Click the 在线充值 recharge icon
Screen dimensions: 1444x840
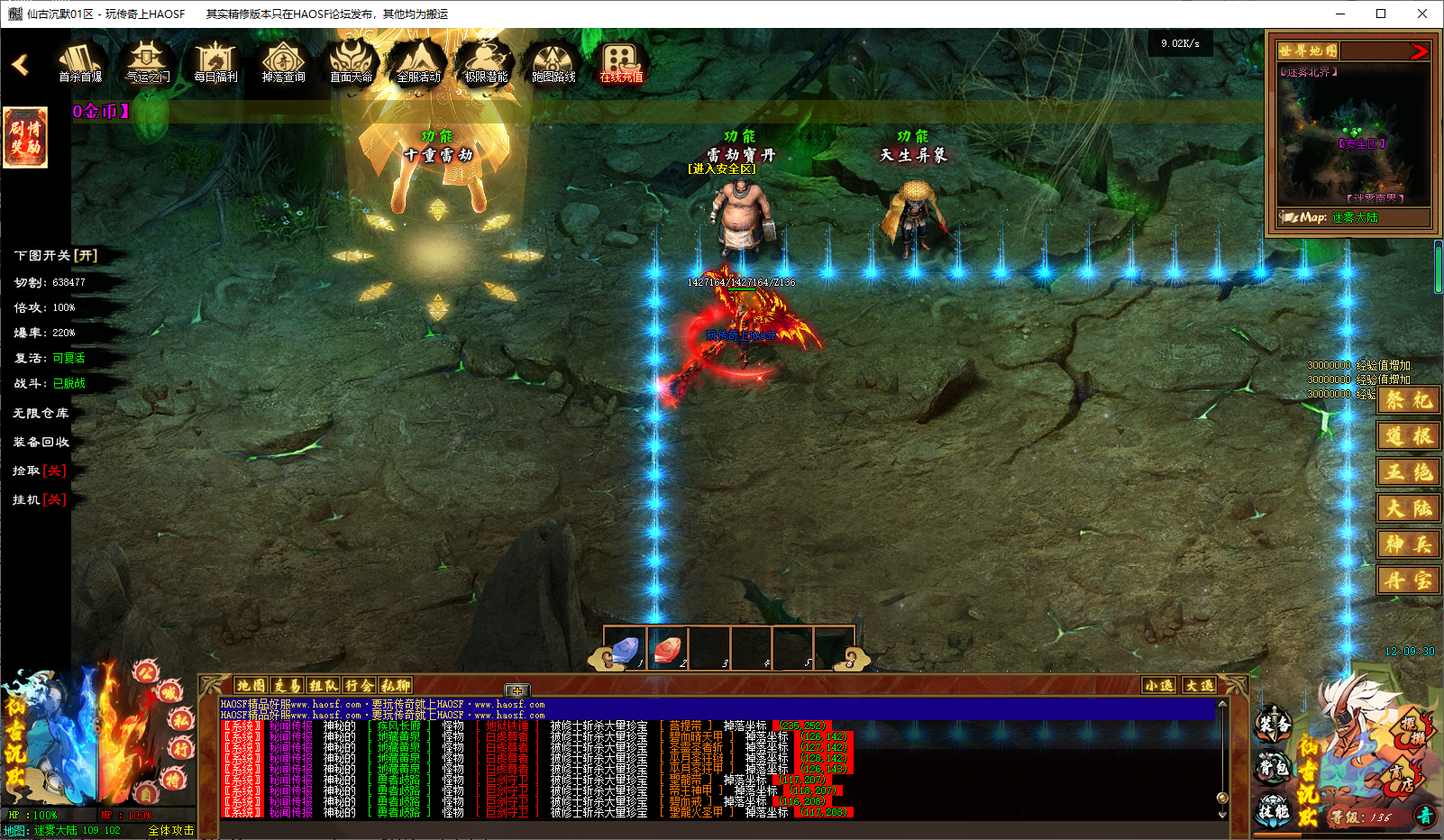pos(621,62)
